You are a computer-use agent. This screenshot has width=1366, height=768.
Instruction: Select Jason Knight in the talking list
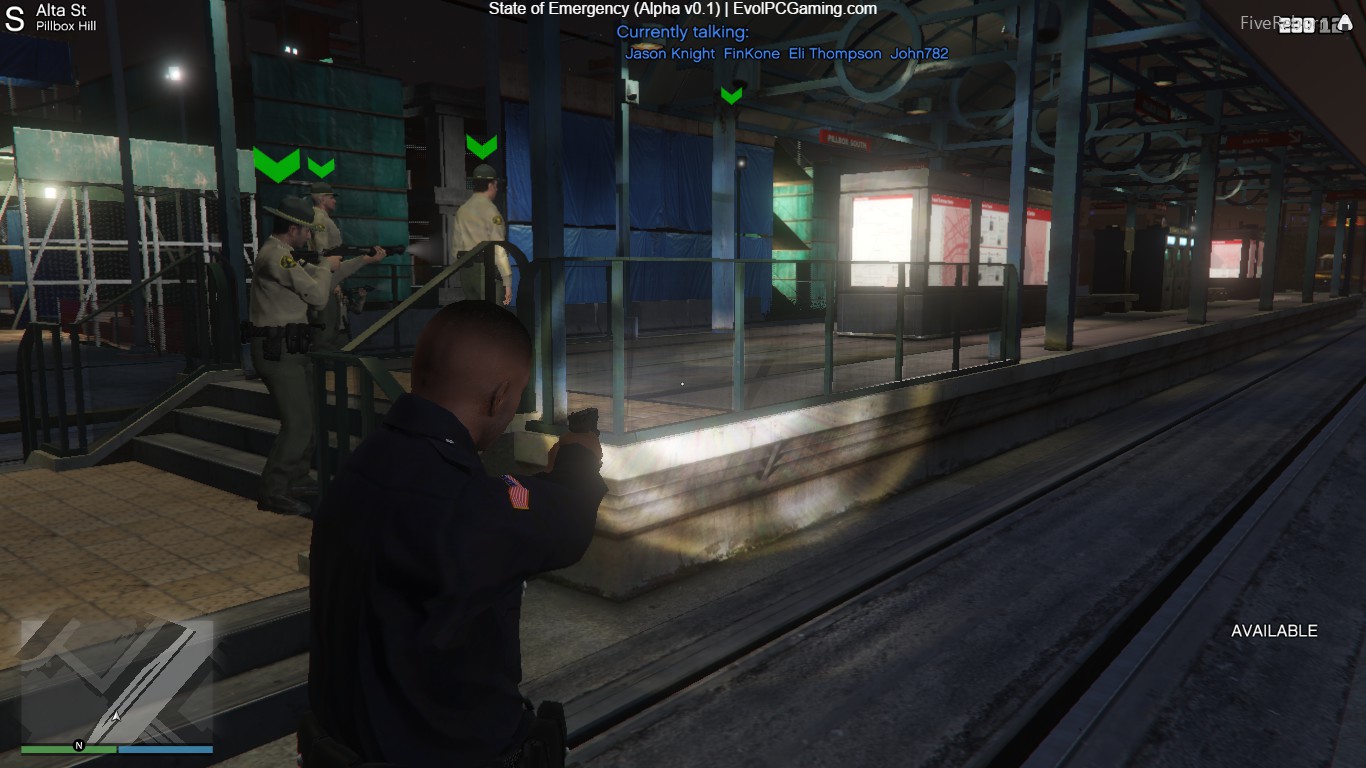(x=670, y=54)
